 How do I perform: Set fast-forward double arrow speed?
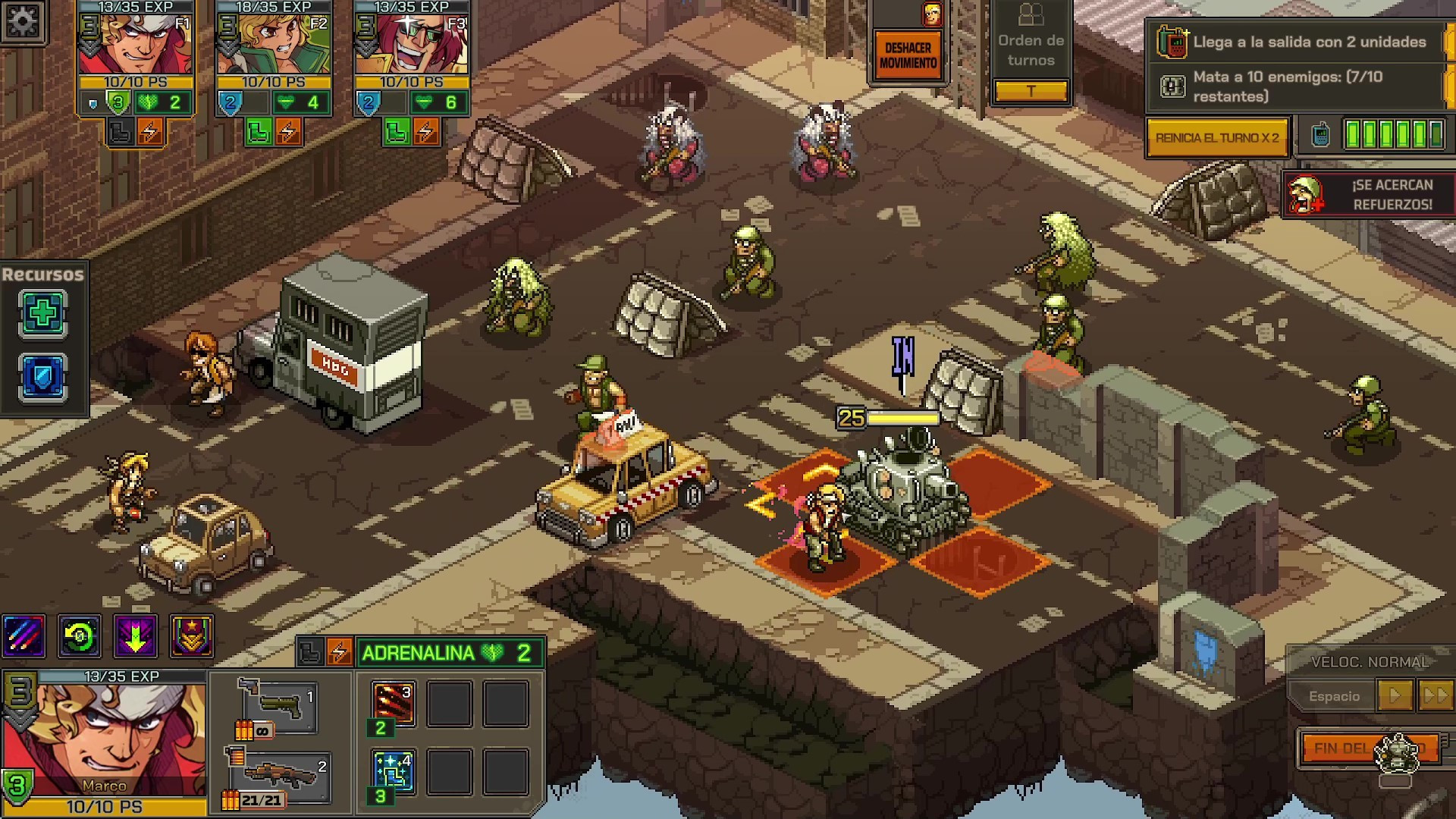(1435, 695)
